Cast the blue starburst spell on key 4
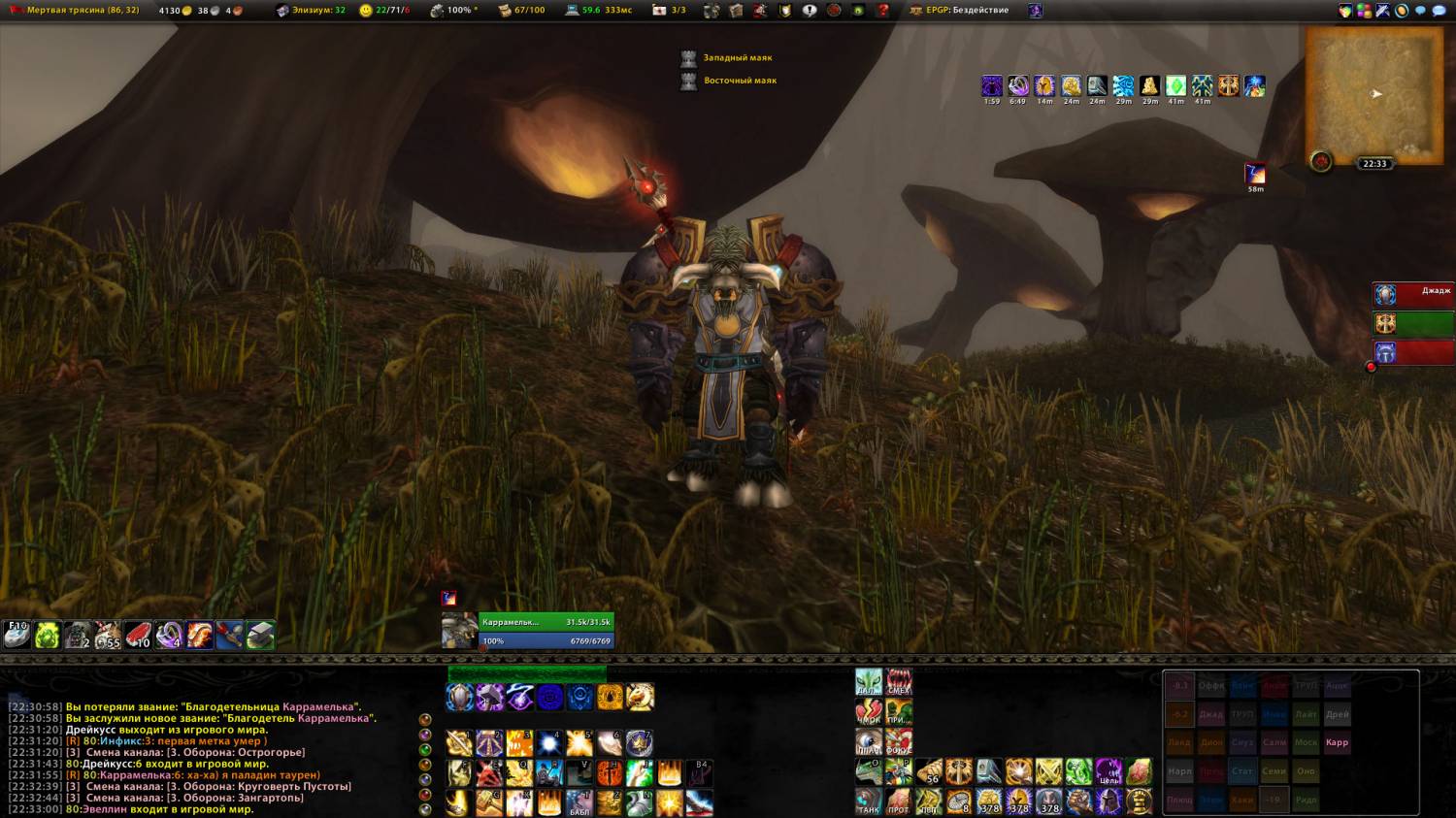The height and width of the screenshot is (818, 1456). pyautogui.click(x=549, y=743)
